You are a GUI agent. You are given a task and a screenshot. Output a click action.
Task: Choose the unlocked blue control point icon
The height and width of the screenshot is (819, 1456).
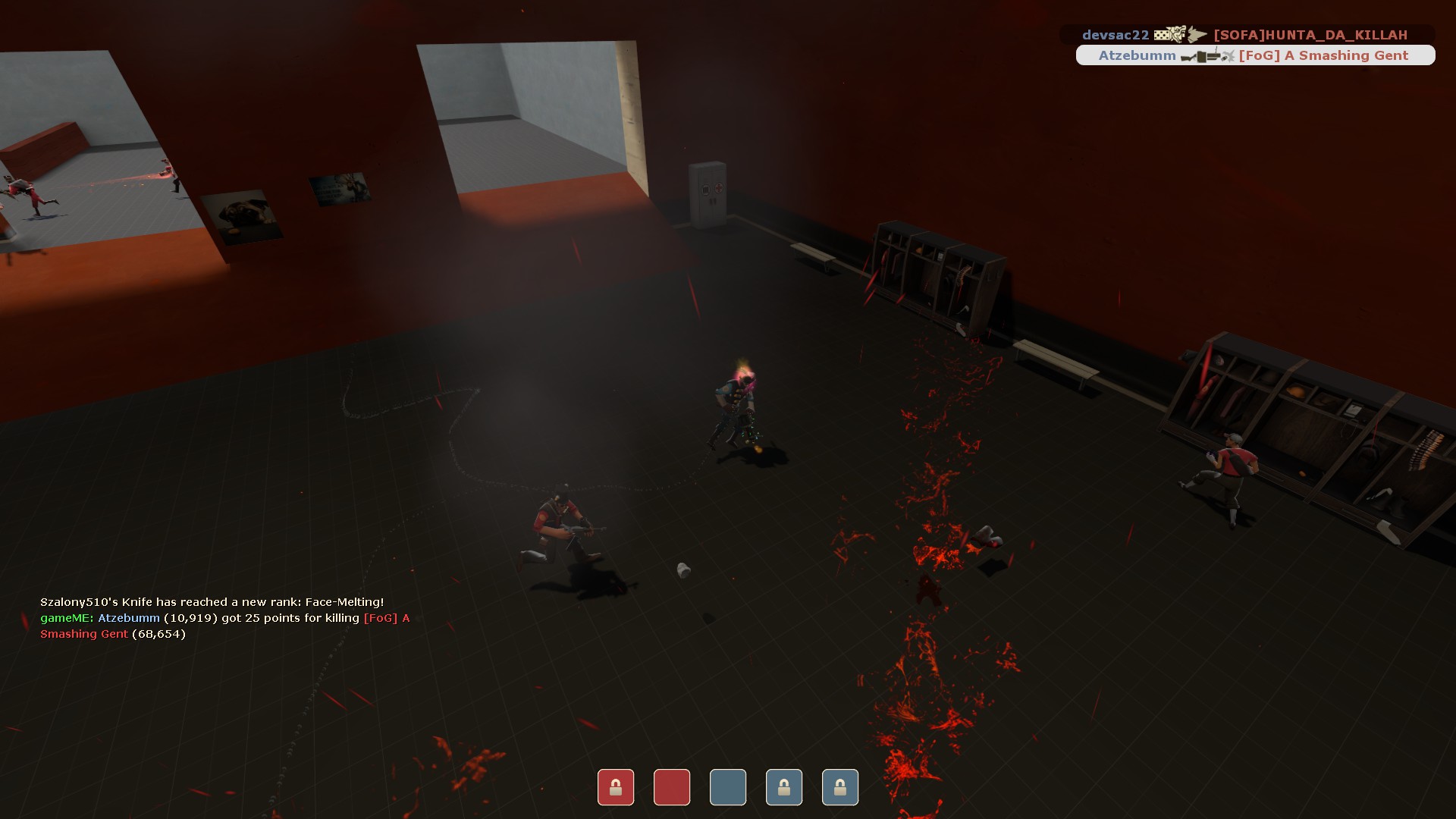(x=727, y=787)
